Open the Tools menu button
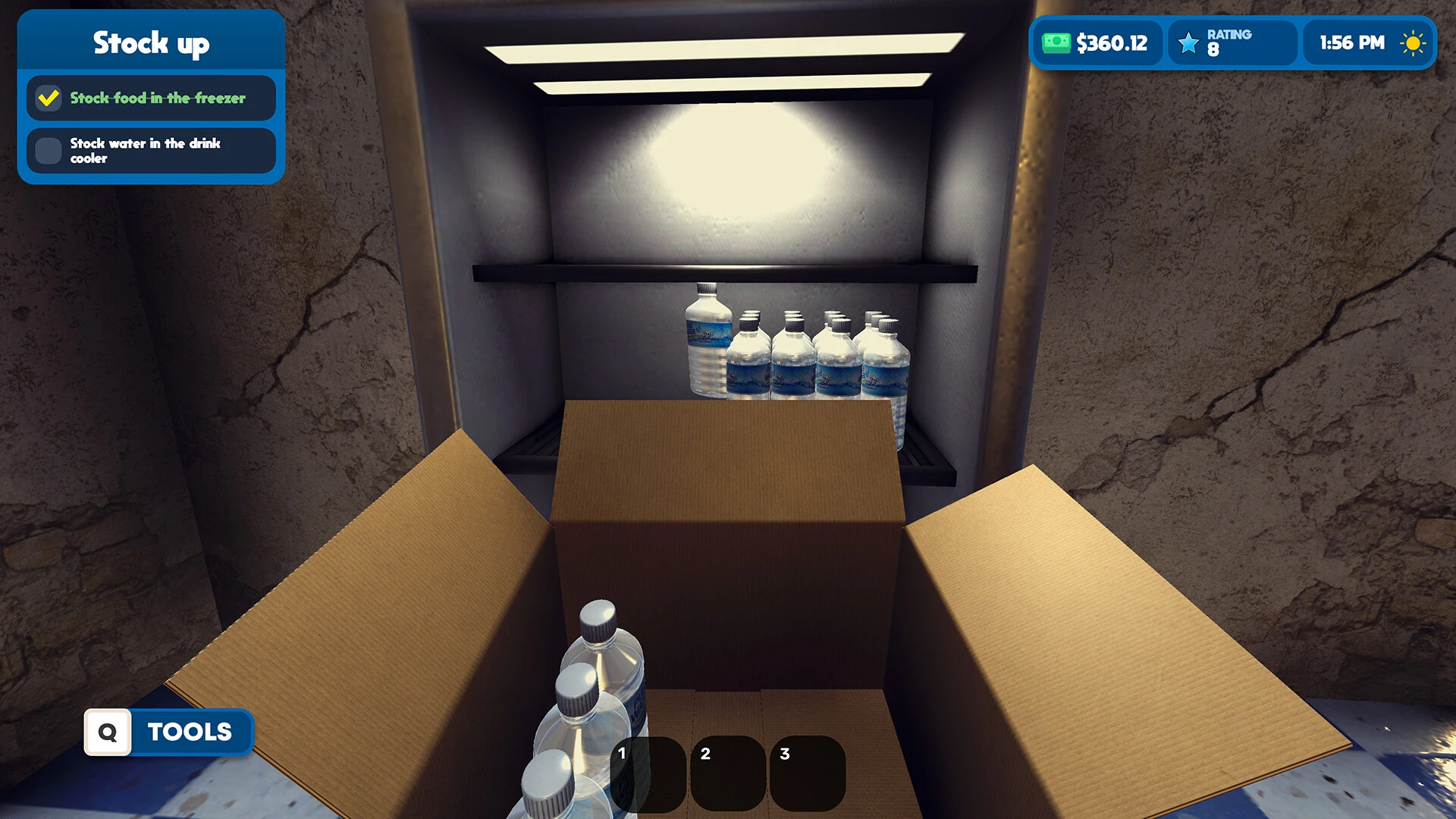The height and width of the screenshot is (819, 1456). pos(168,732)
